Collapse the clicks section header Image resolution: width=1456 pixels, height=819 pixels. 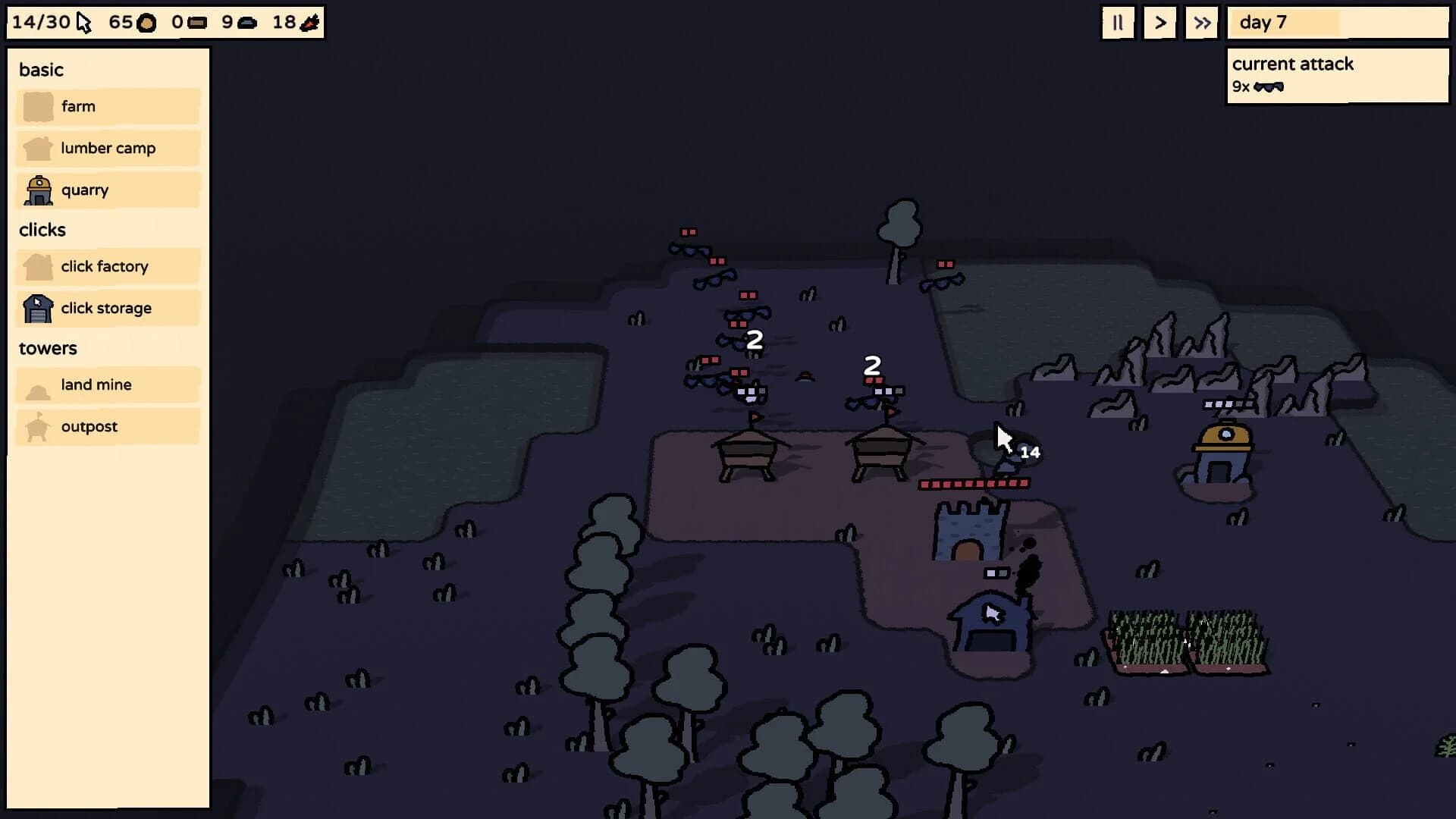[x=42, y=230]
